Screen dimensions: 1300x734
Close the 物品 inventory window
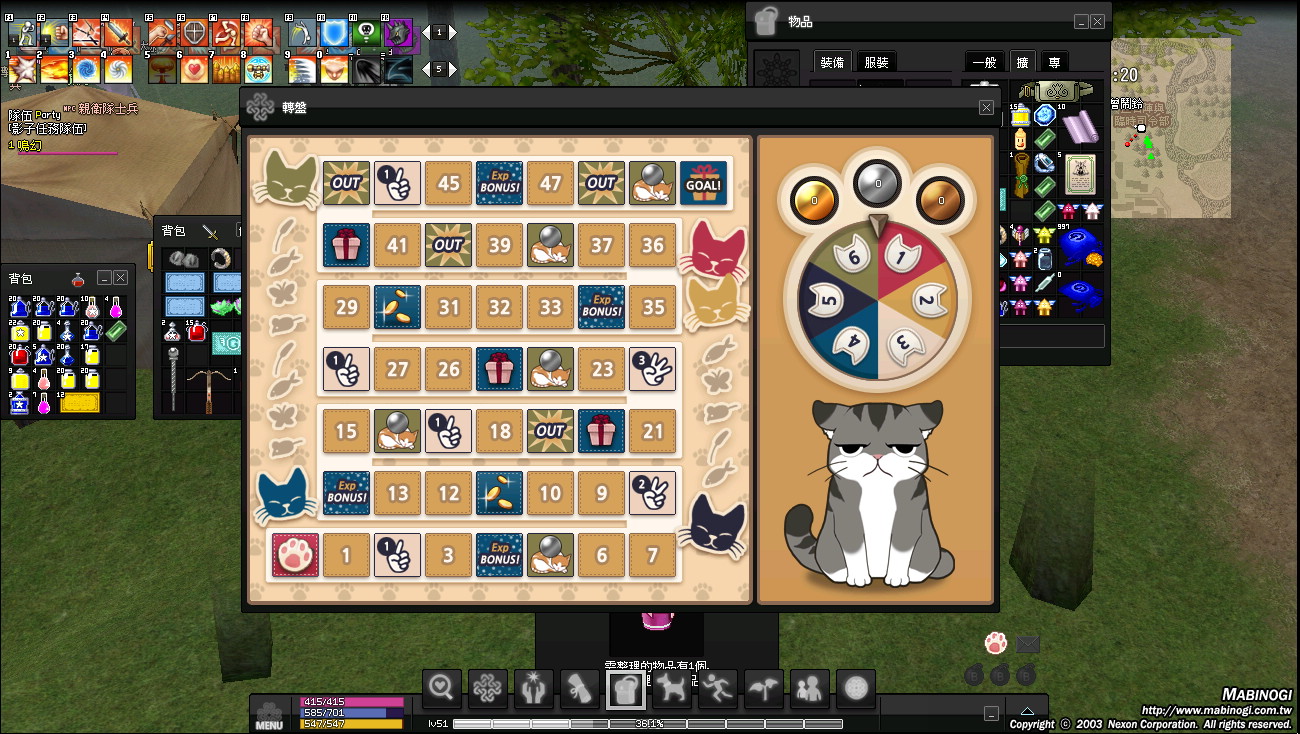coord(1098,22)
